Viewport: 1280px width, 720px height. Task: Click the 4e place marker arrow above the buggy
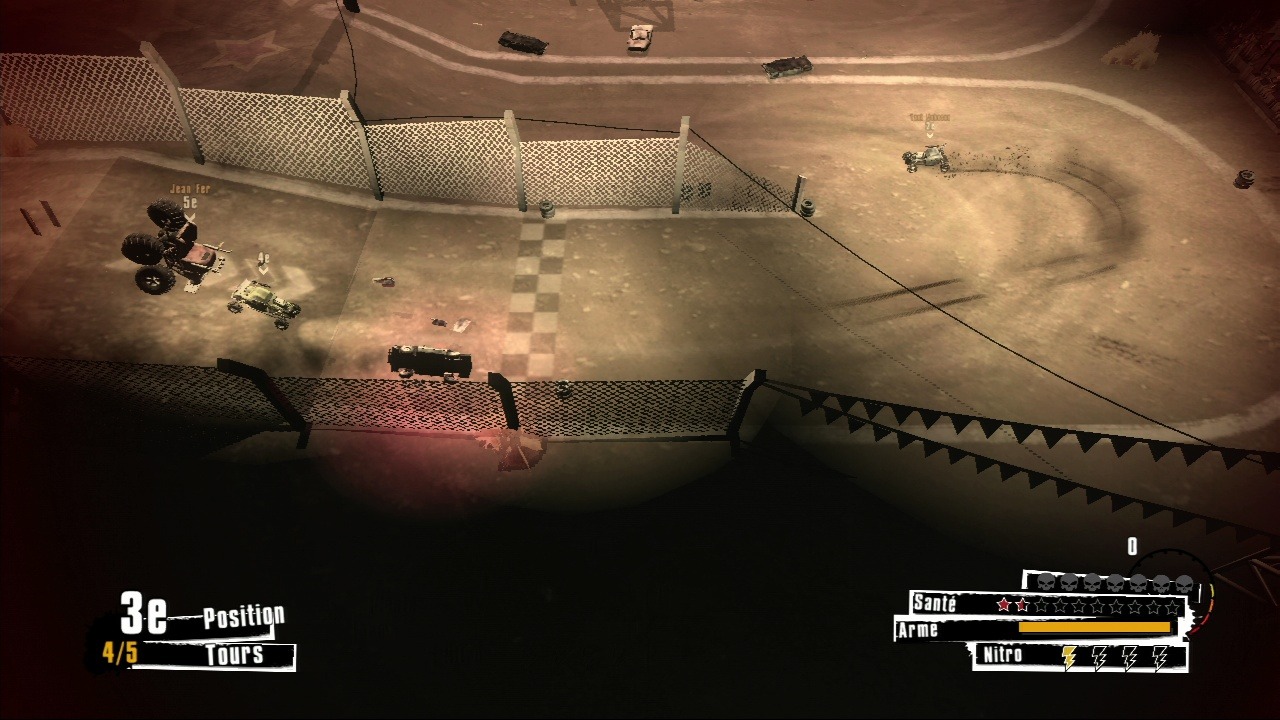tap(263, 264)
